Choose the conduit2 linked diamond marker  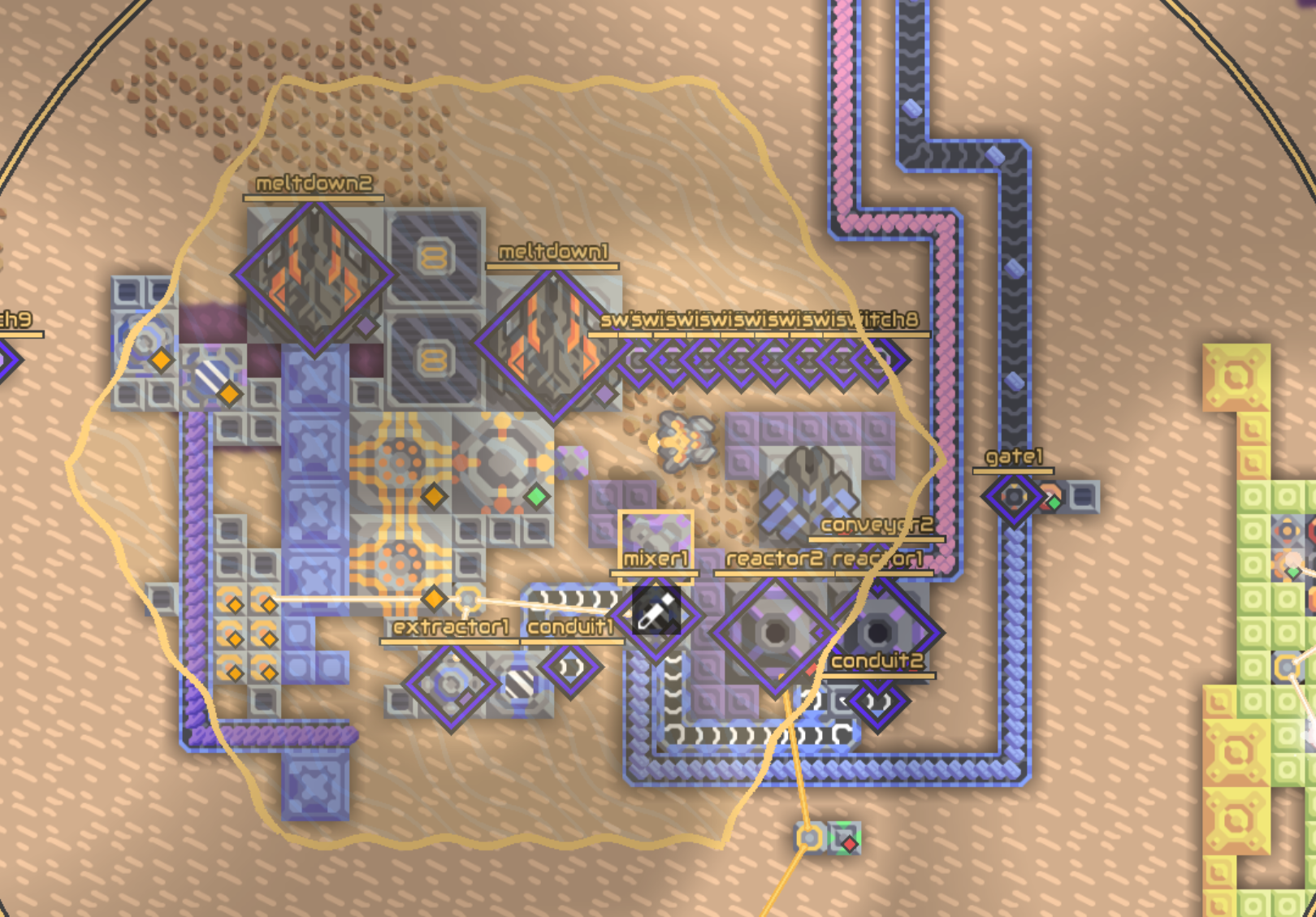877,701
